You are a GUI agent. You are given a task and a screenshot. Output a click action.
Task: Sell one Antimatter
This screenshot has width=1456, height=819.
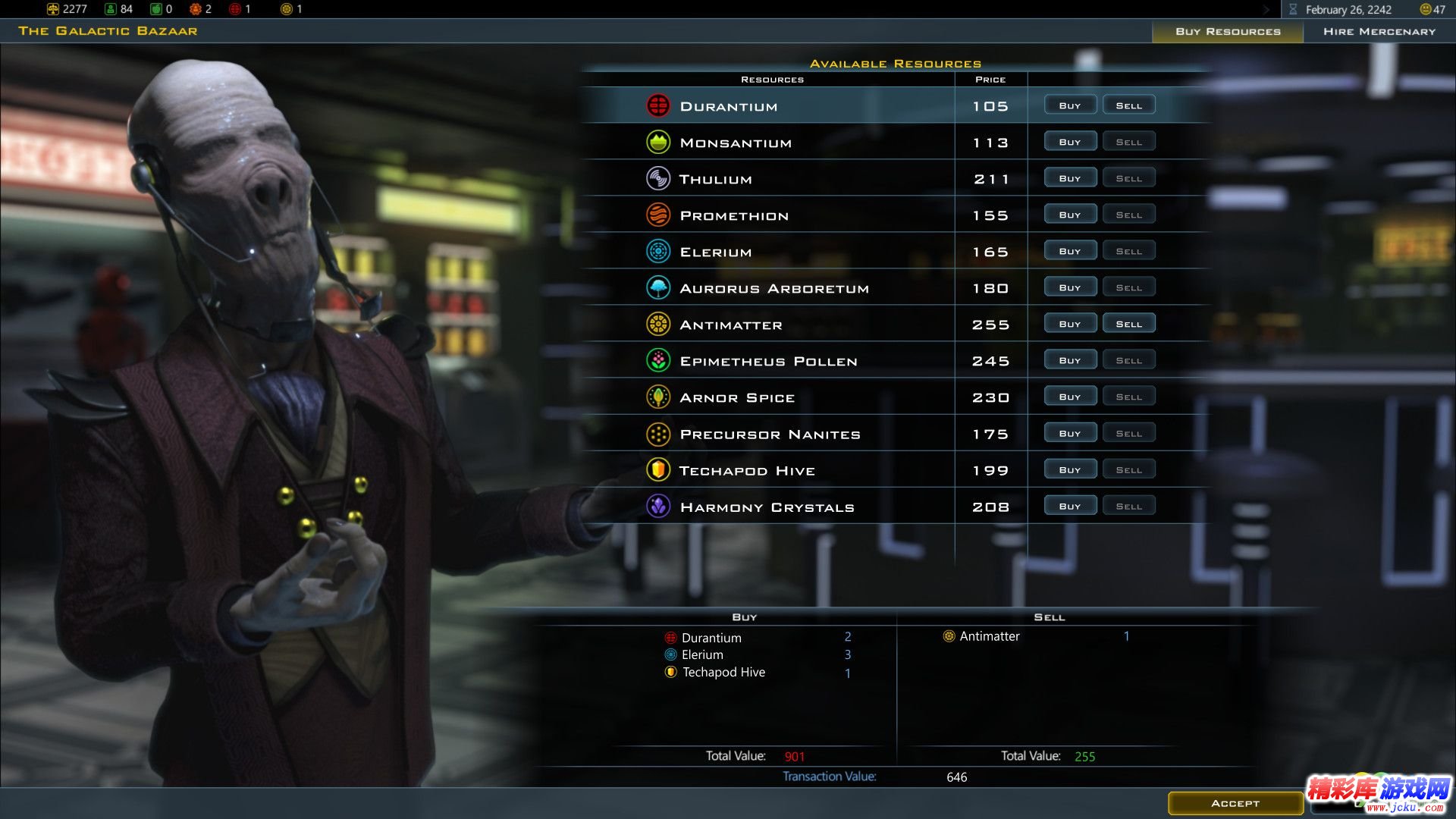(x=1128, y=324)
